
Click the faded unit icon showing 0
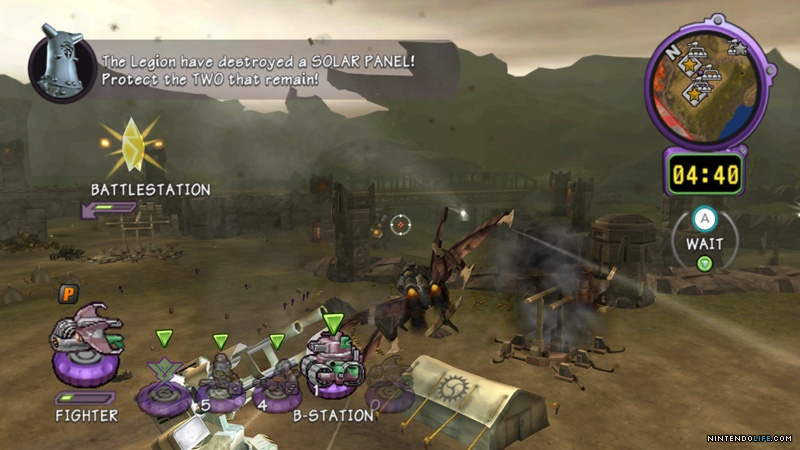pyautogui.click(x=392, y=385)
